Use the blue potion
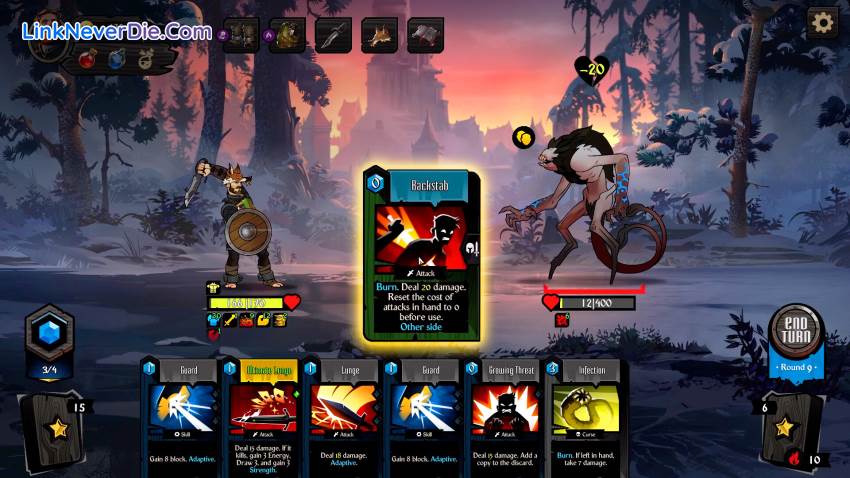 pos(115,58)
